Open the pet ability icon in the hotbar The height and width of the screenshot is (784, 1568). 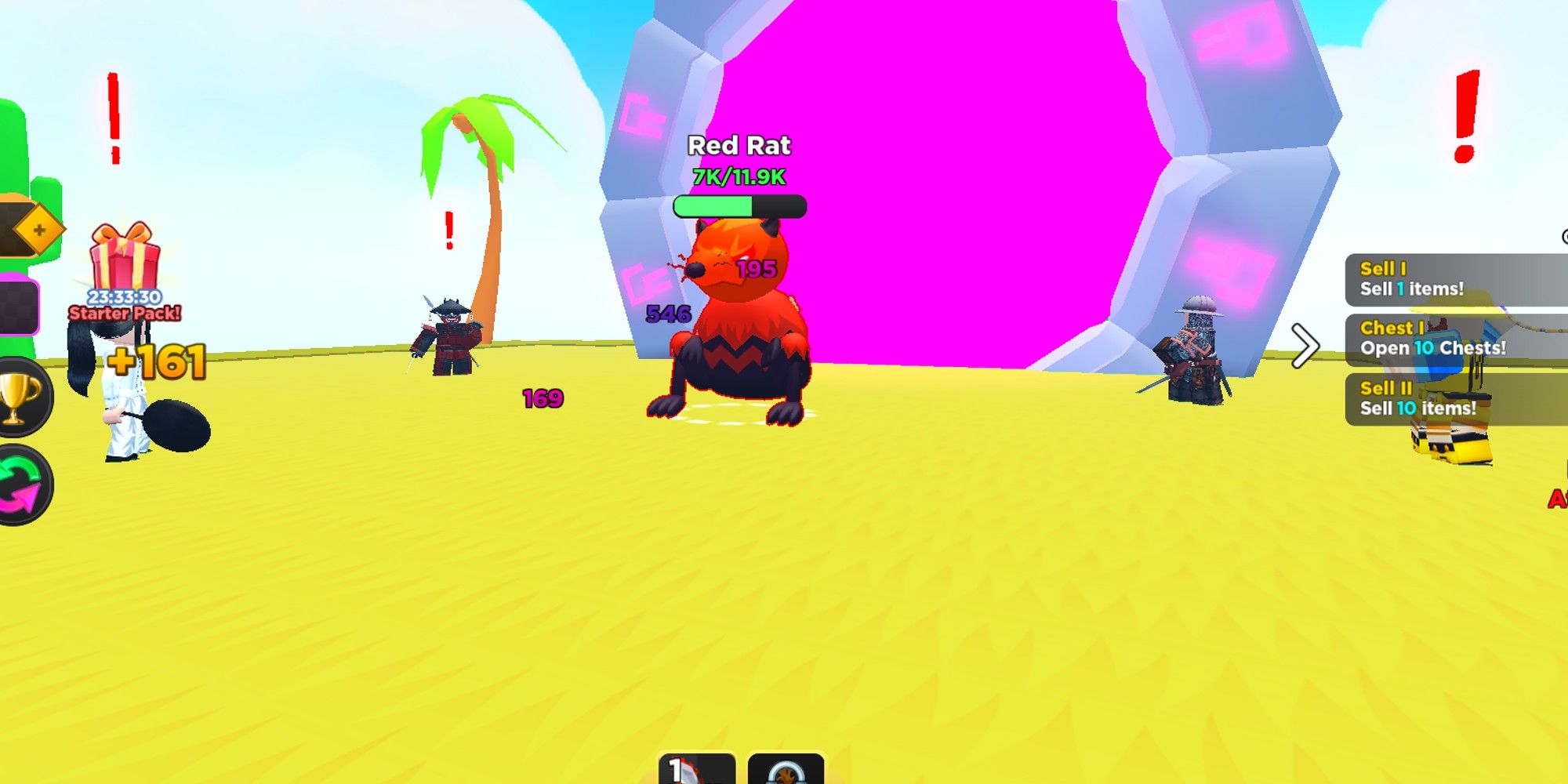pos(784,768)
